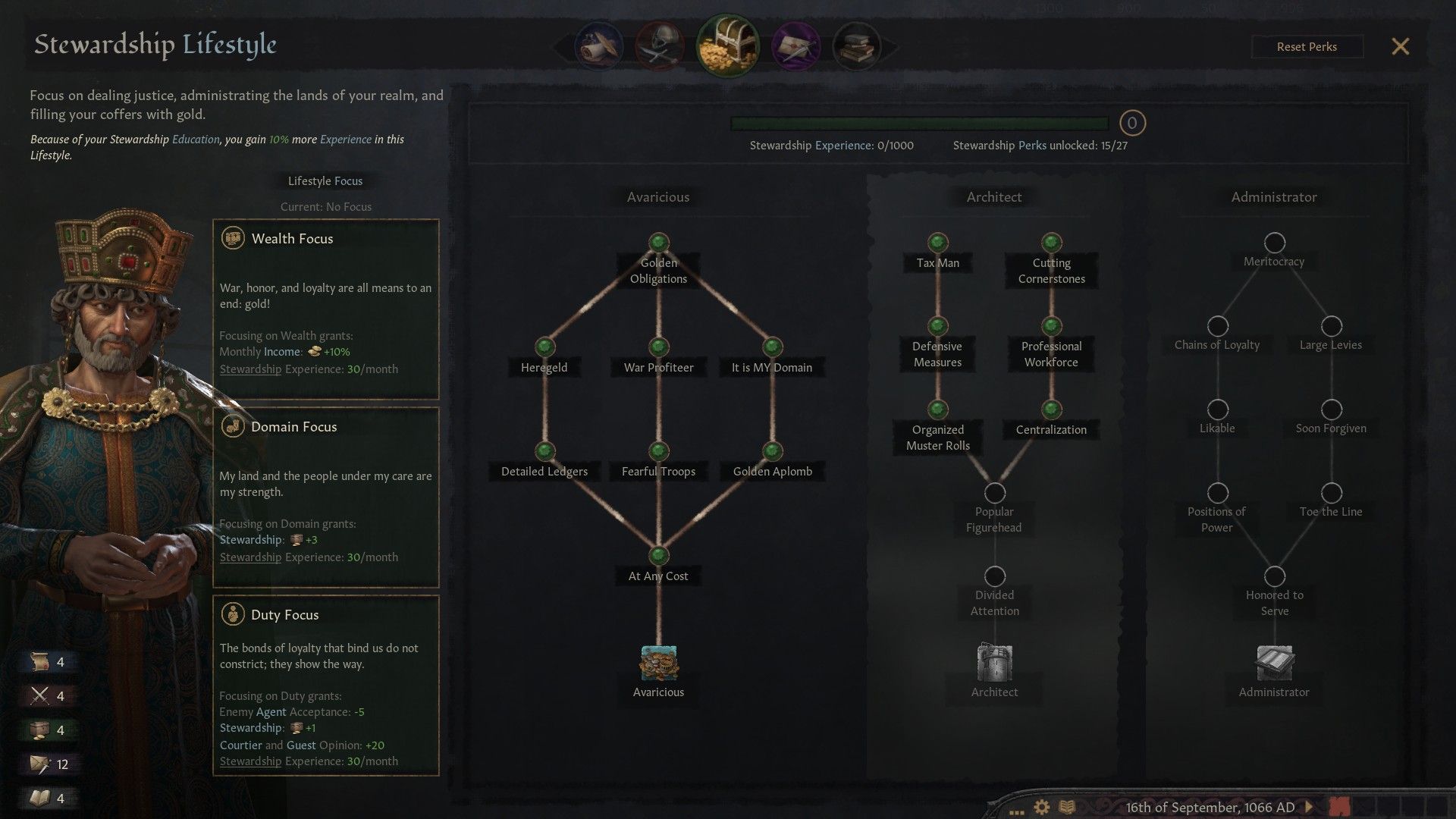Enable the Meritocracy perk node
Image resolution: width=1456 pixels, height=819 pixels.
1274,243
